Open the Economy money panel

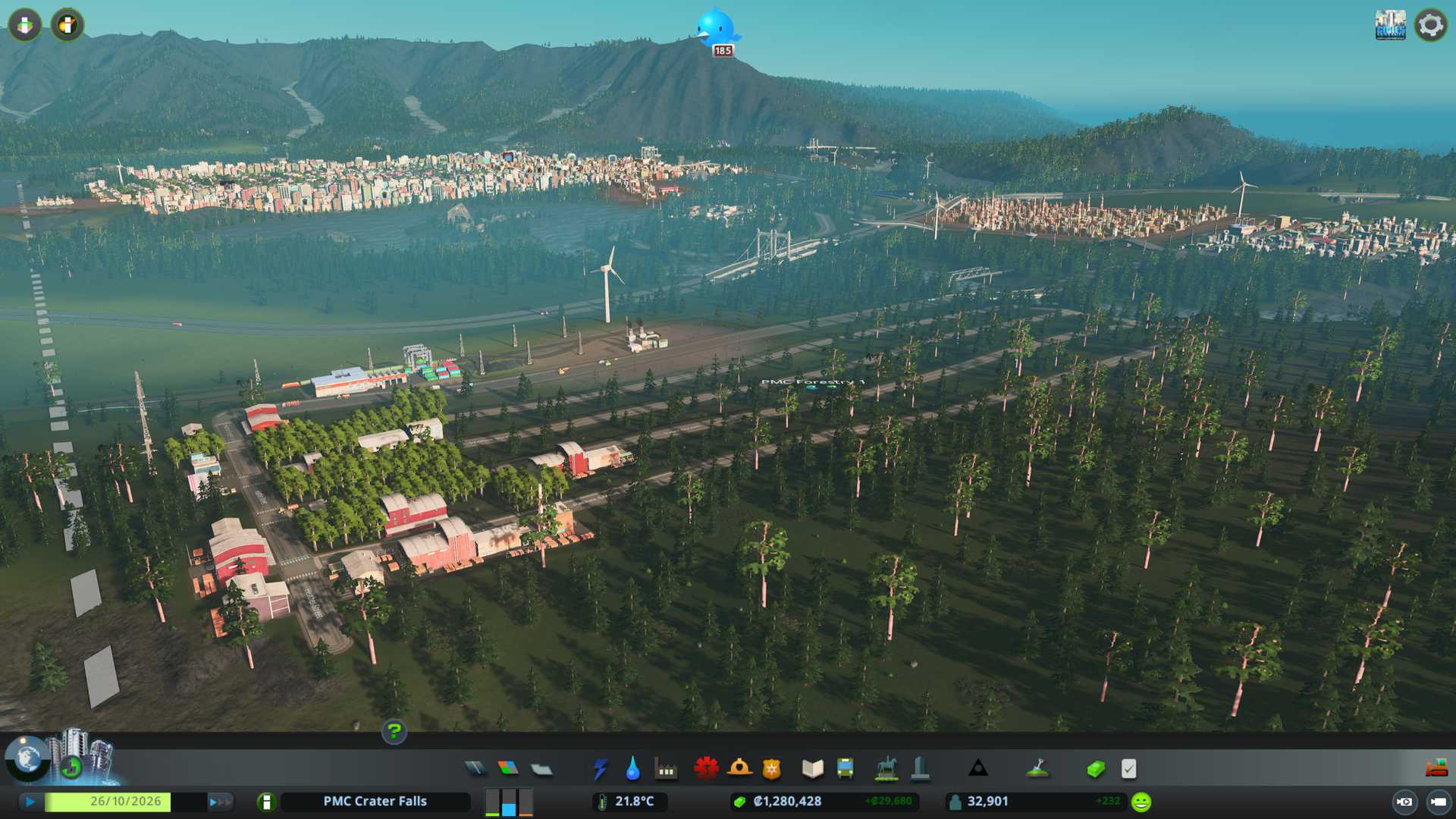1096,769
